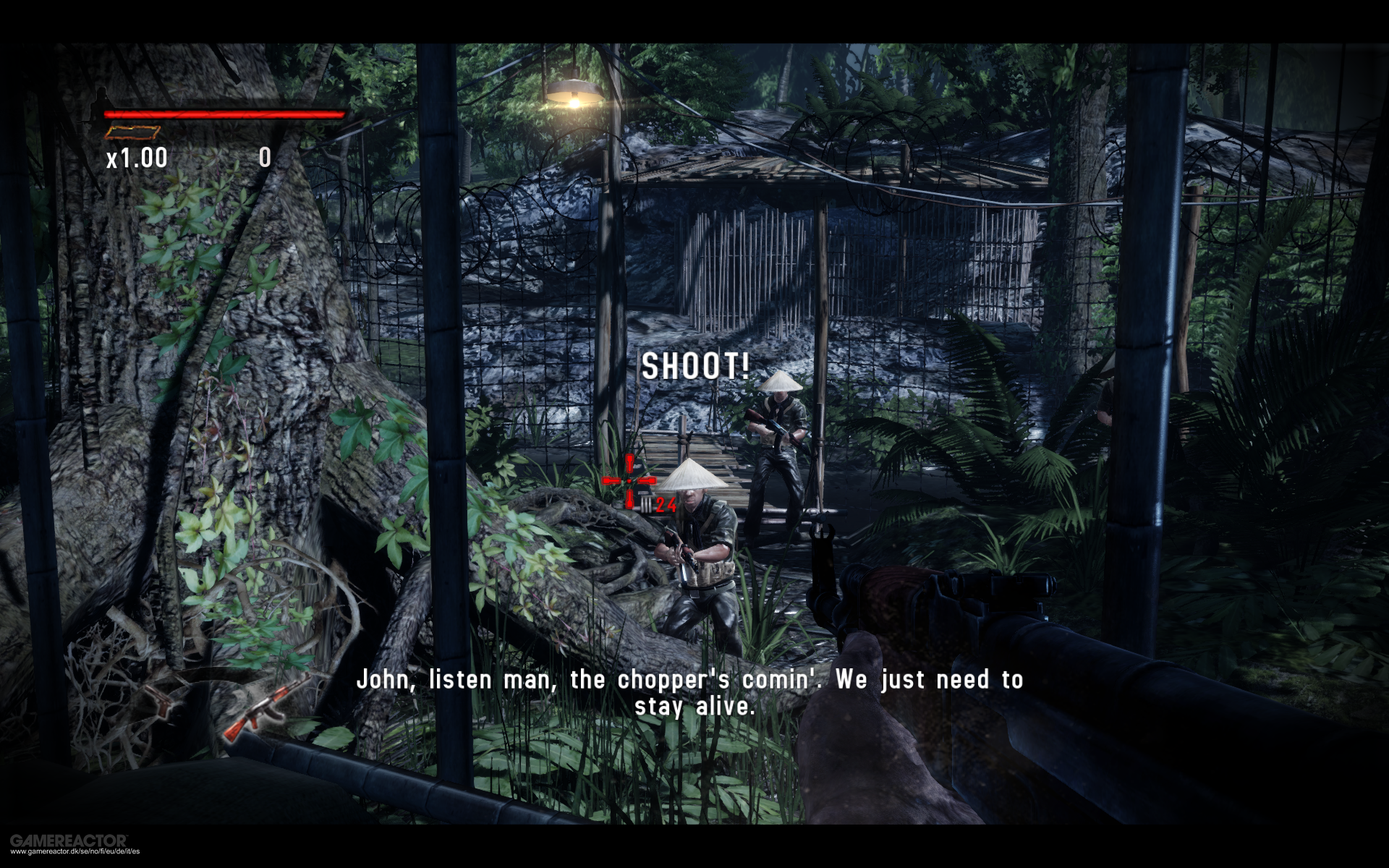
Task: Select the pistol weapon icon
Action: point(159,702)
